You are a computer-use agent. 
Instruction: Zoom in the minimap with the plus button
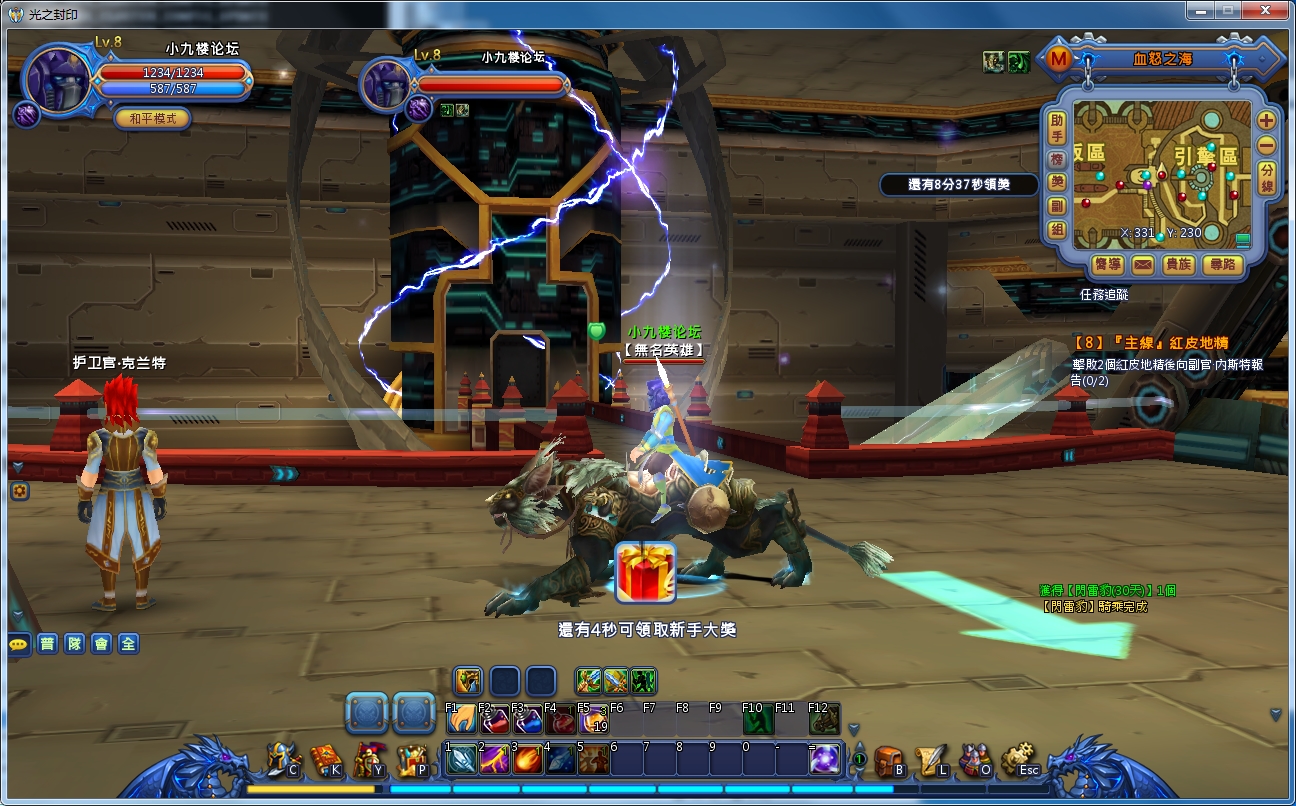pos(1267,120)
